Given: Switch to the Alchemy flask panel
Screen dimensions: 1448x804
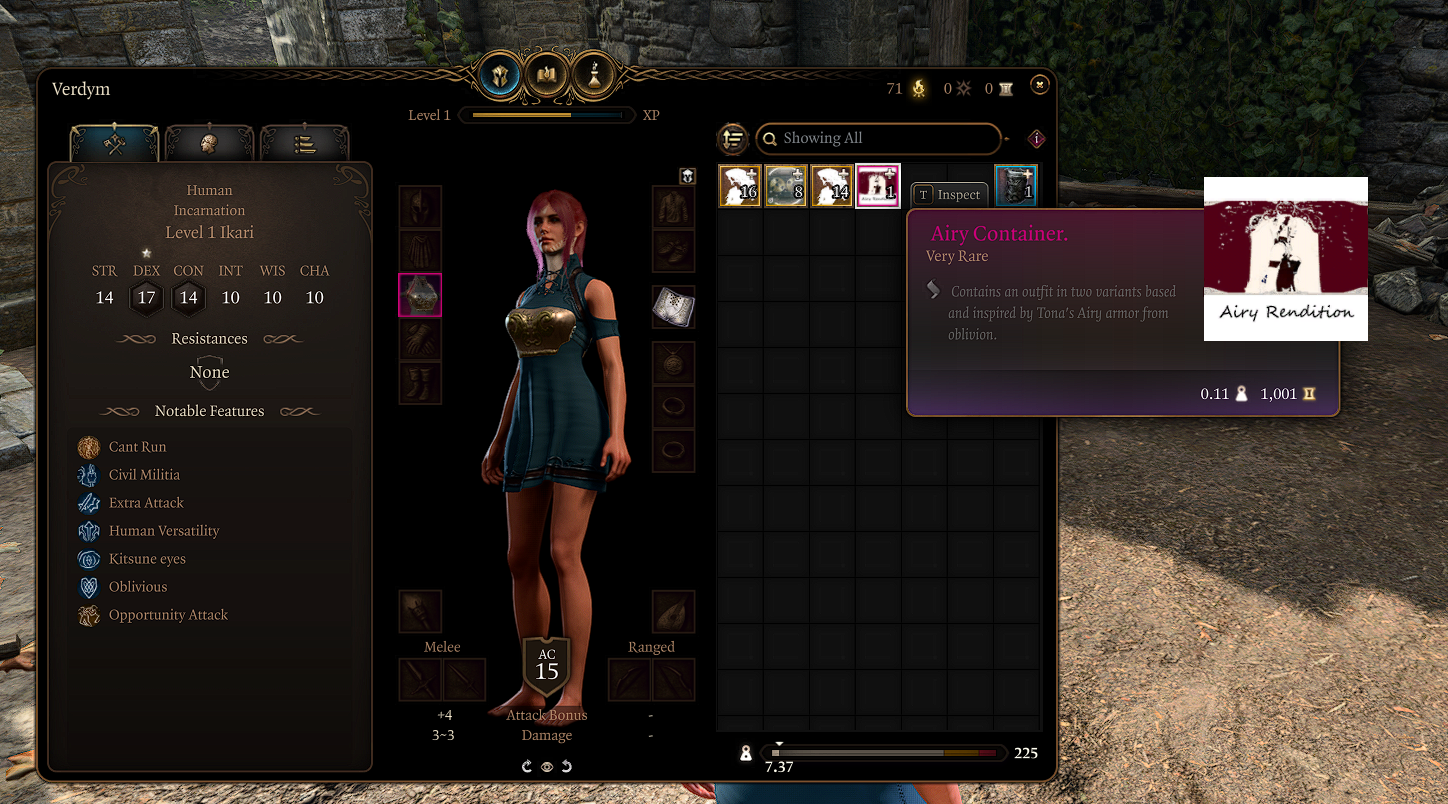Looking at the screenshot, I should click(594, 75).
